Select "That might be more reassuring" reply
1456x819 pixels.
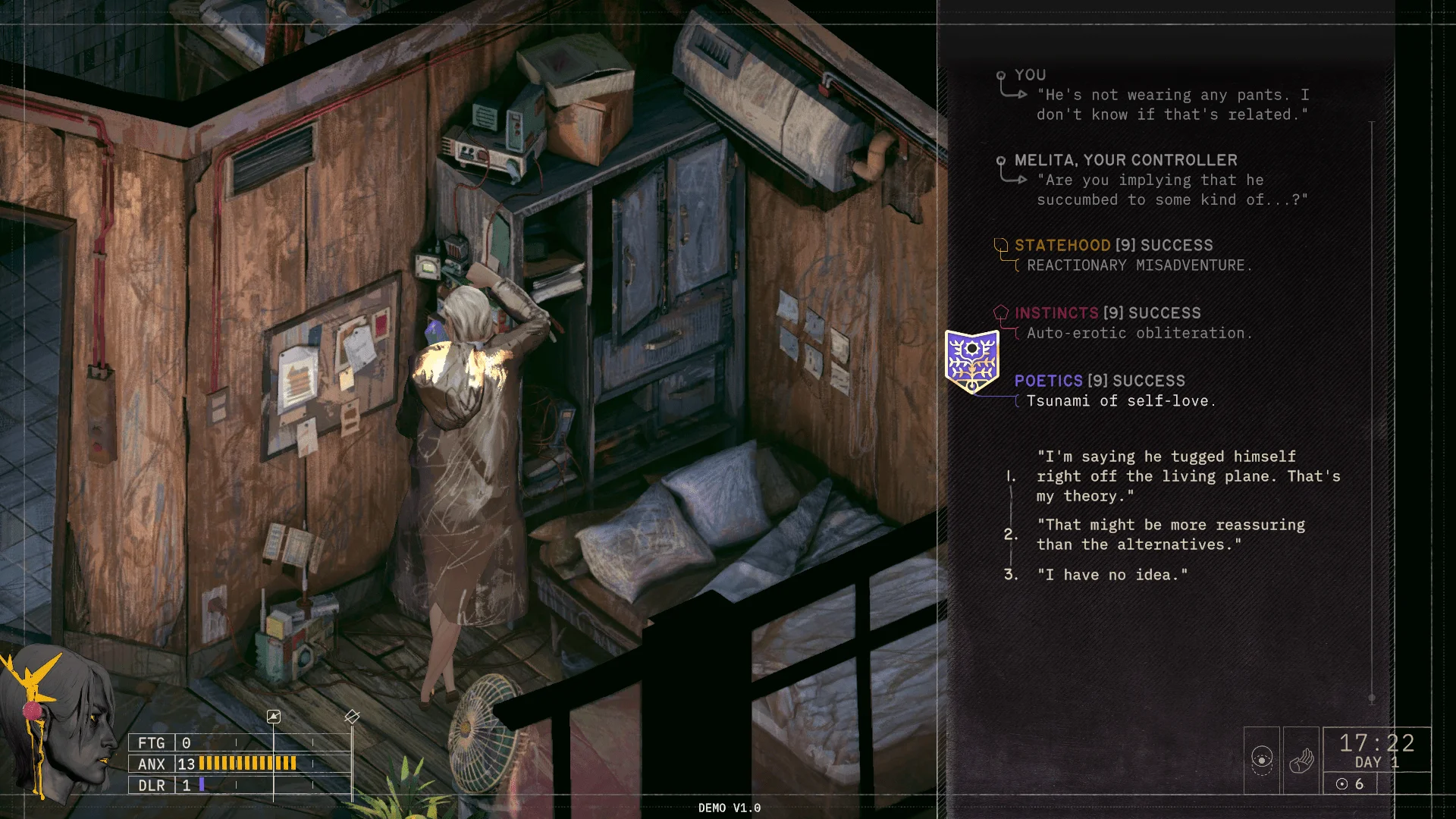tap(1171, 535)
